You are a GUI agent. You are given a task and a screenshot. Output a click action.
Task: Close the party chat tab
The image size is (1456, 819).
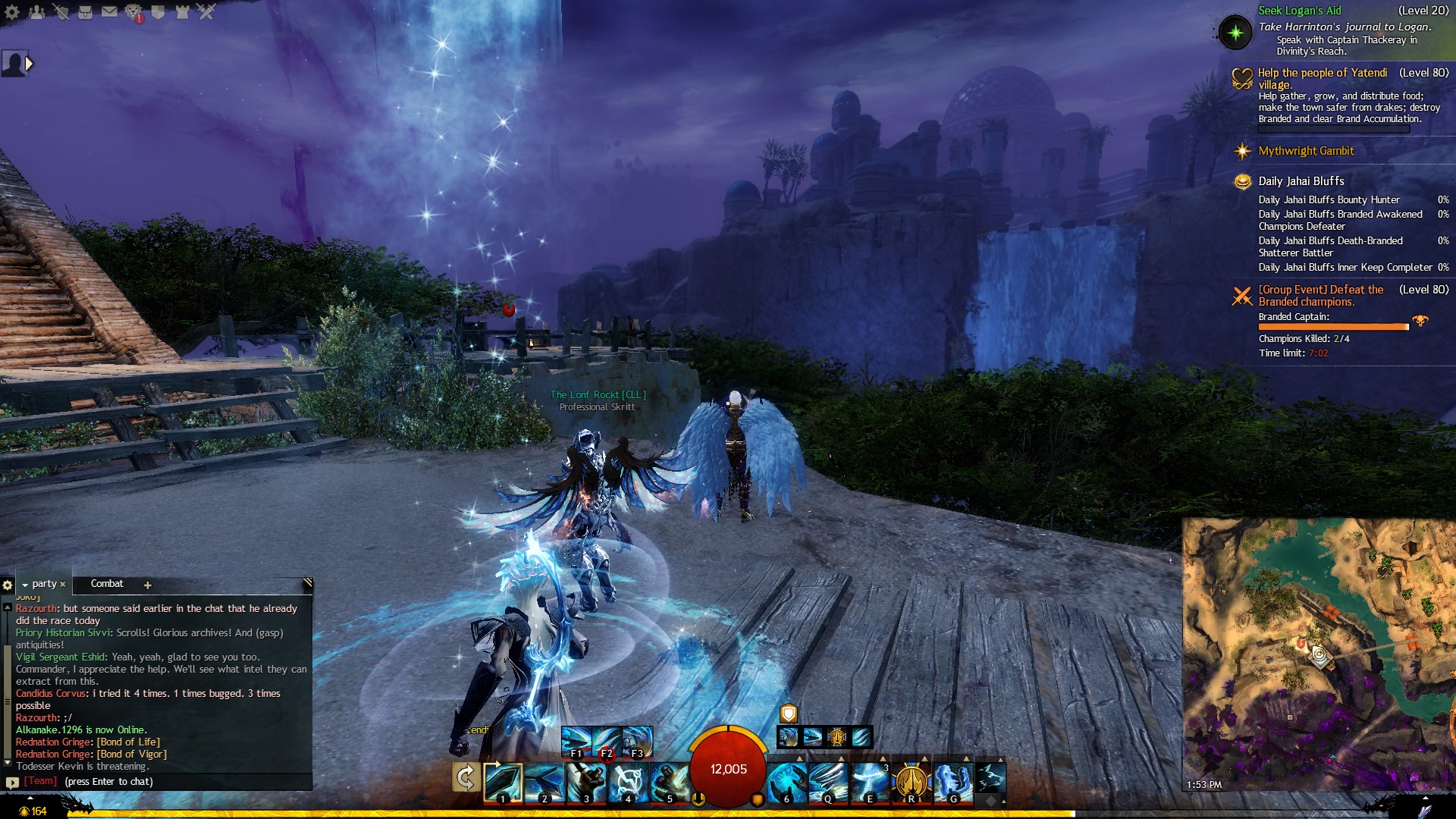click(x=63, y=585)
